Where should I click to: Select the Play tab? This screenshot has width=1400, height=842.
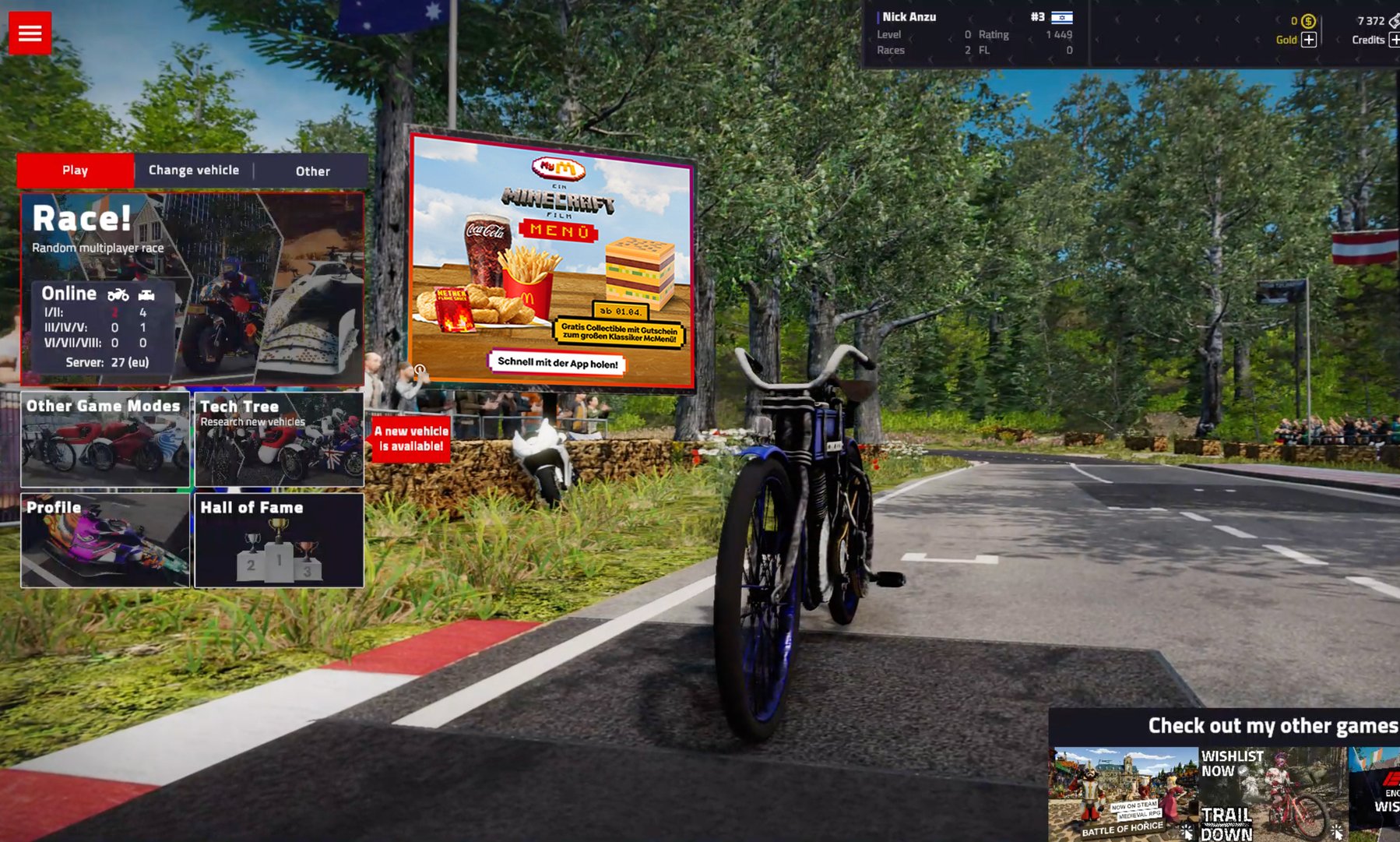click(75, 170)
